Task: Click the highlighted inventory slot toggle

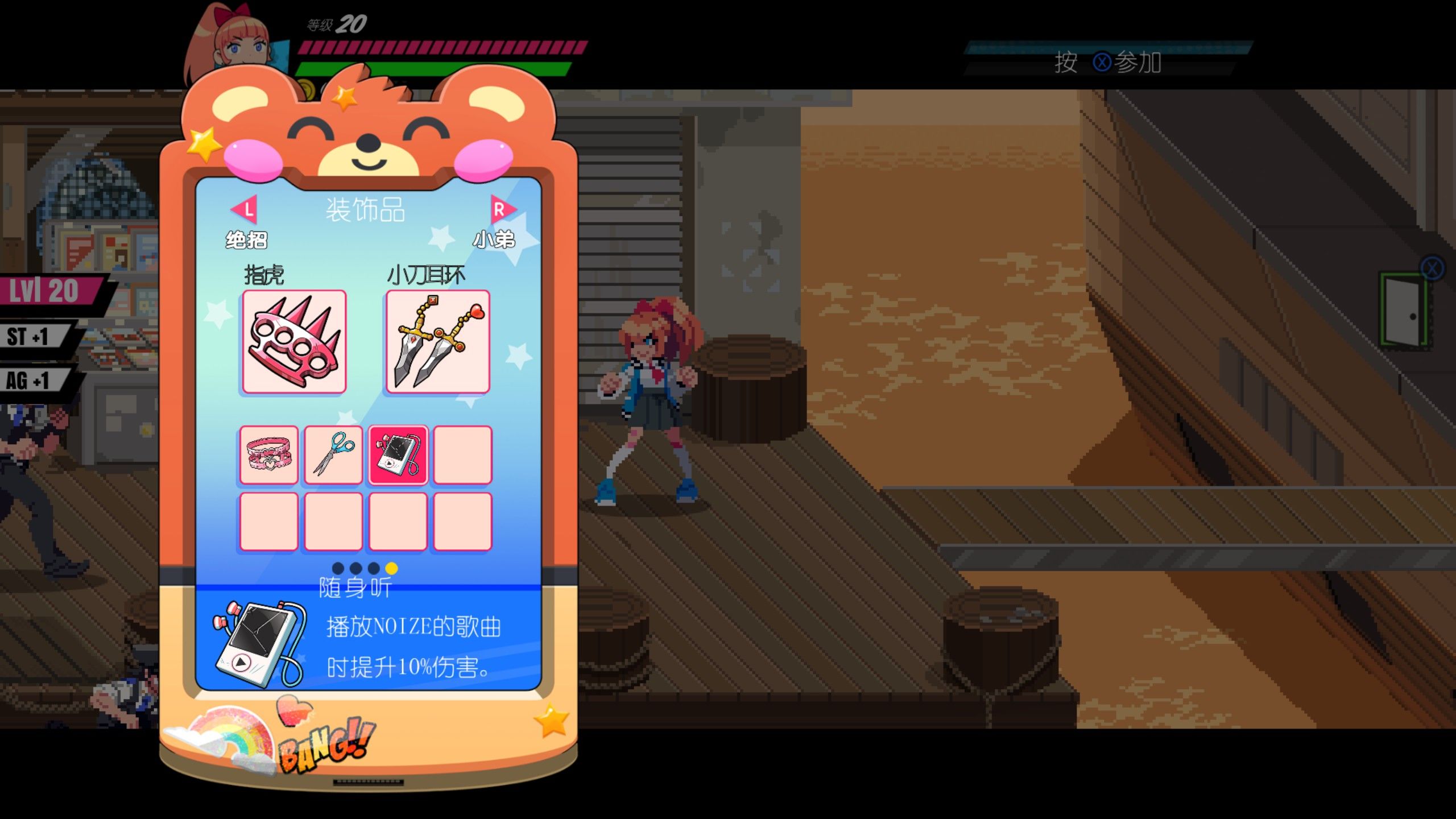Action: pos(398,455)
